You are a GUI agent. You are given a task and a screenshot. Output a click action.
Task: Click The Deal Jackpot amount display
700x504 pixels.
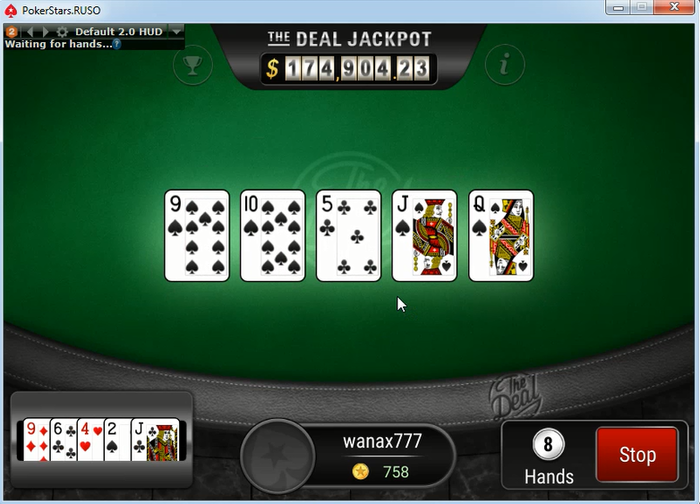349,68
